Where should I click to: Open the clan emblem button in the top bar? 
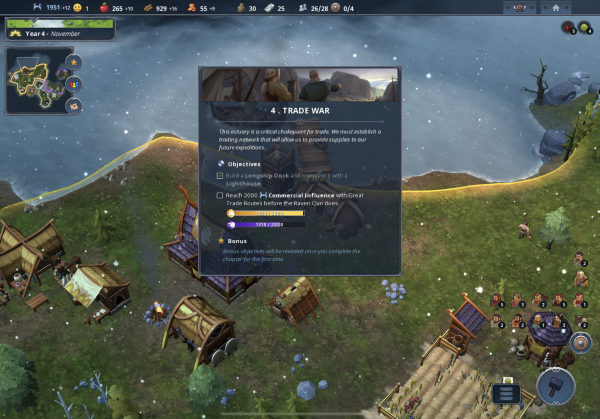519,7
